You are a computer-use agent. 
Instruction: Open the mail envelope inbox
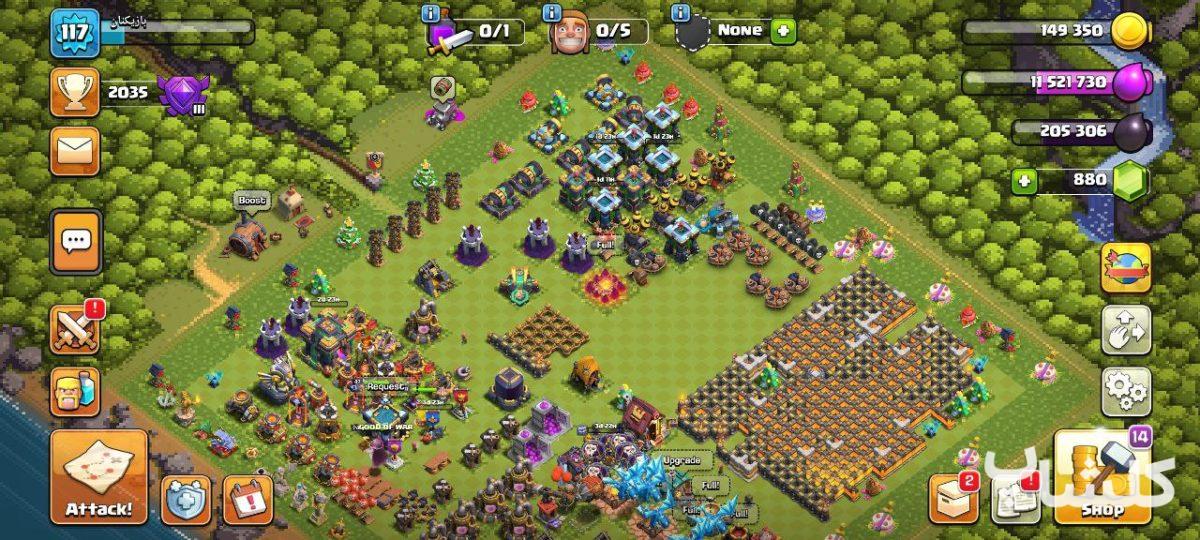pyautogui.click(x=76, y=151)
